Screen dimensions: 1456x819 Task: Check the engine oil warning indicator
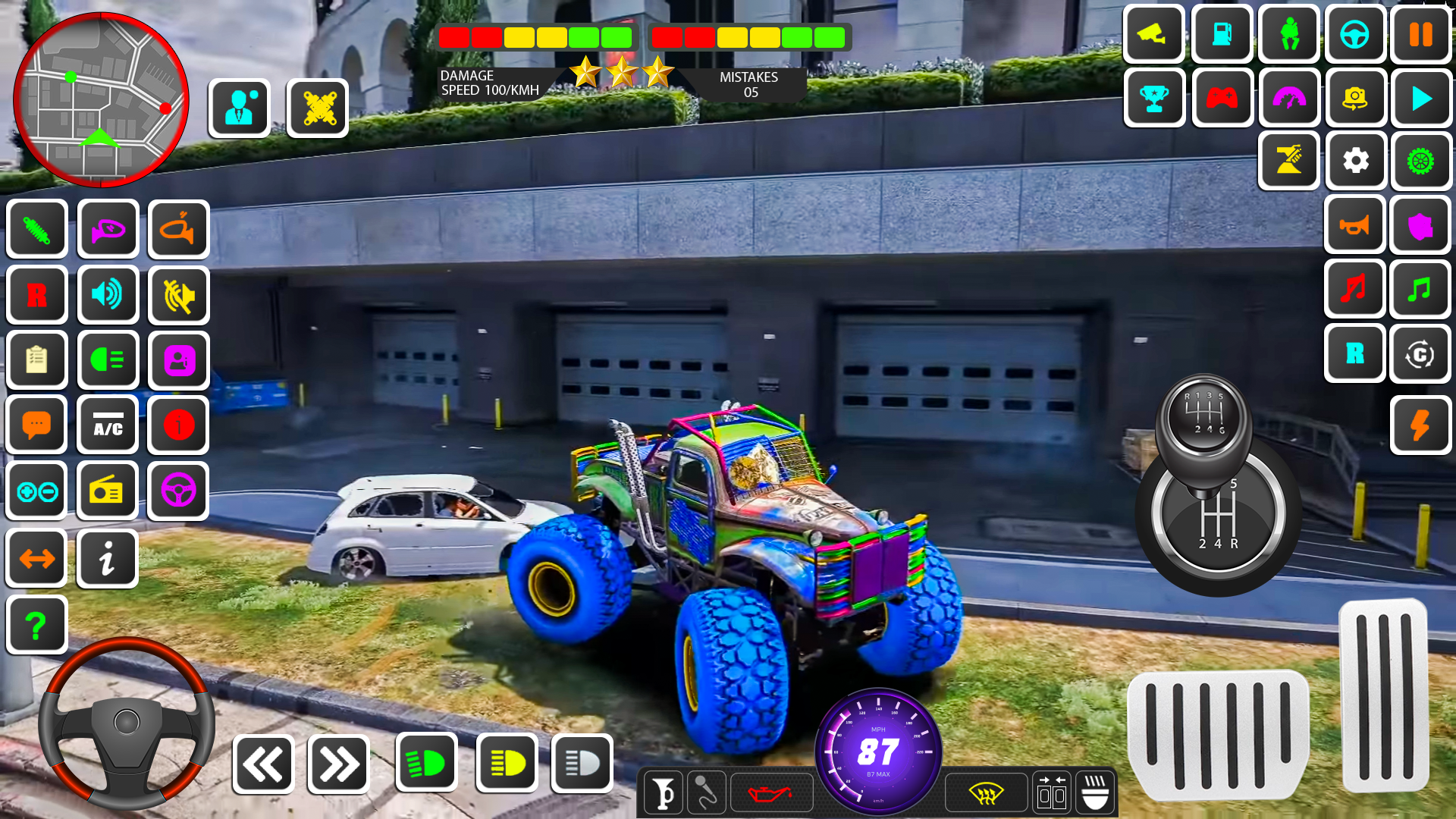click(x=771, y=793)
